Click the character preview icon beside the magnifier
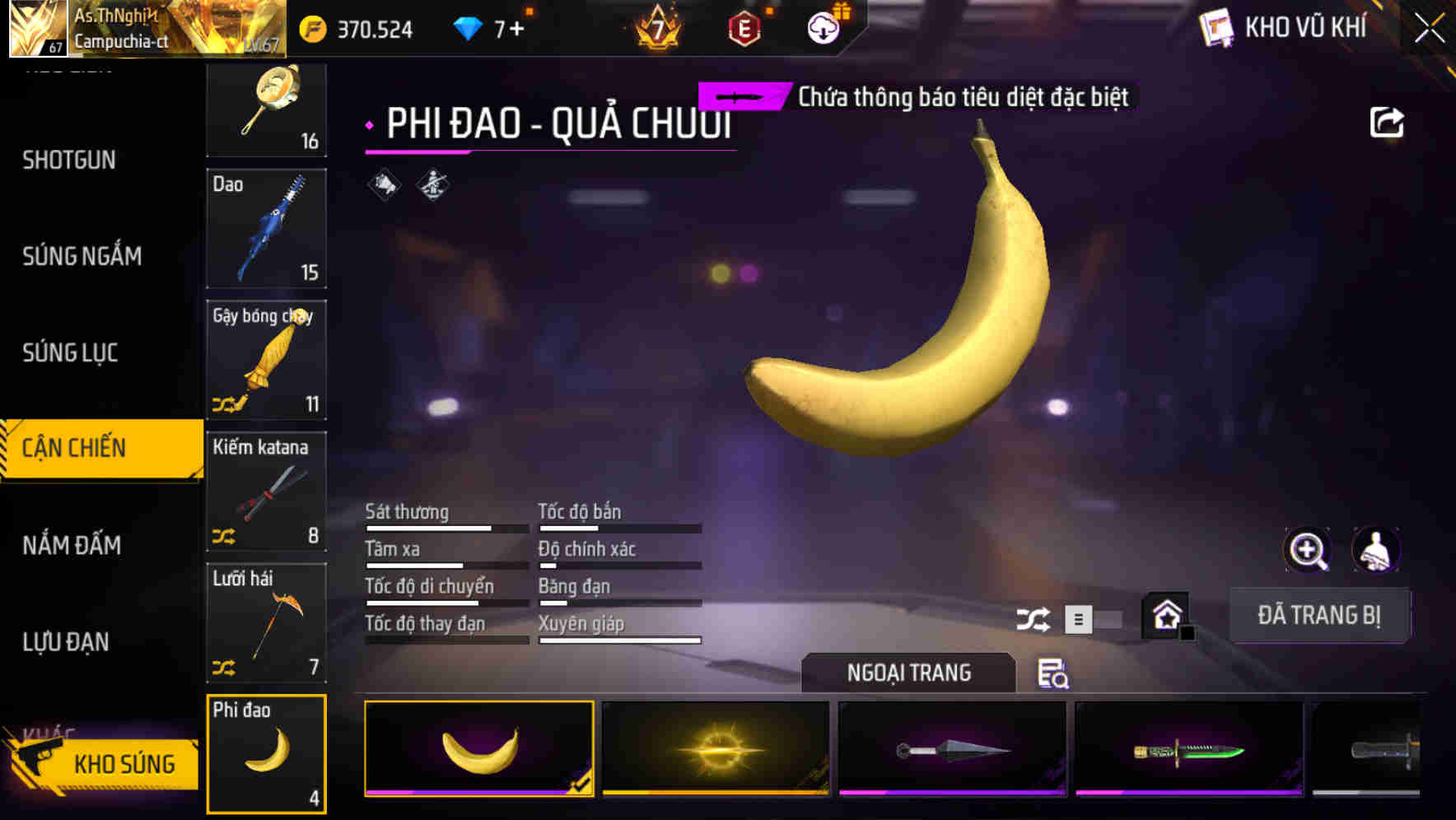 [1374, 549]
